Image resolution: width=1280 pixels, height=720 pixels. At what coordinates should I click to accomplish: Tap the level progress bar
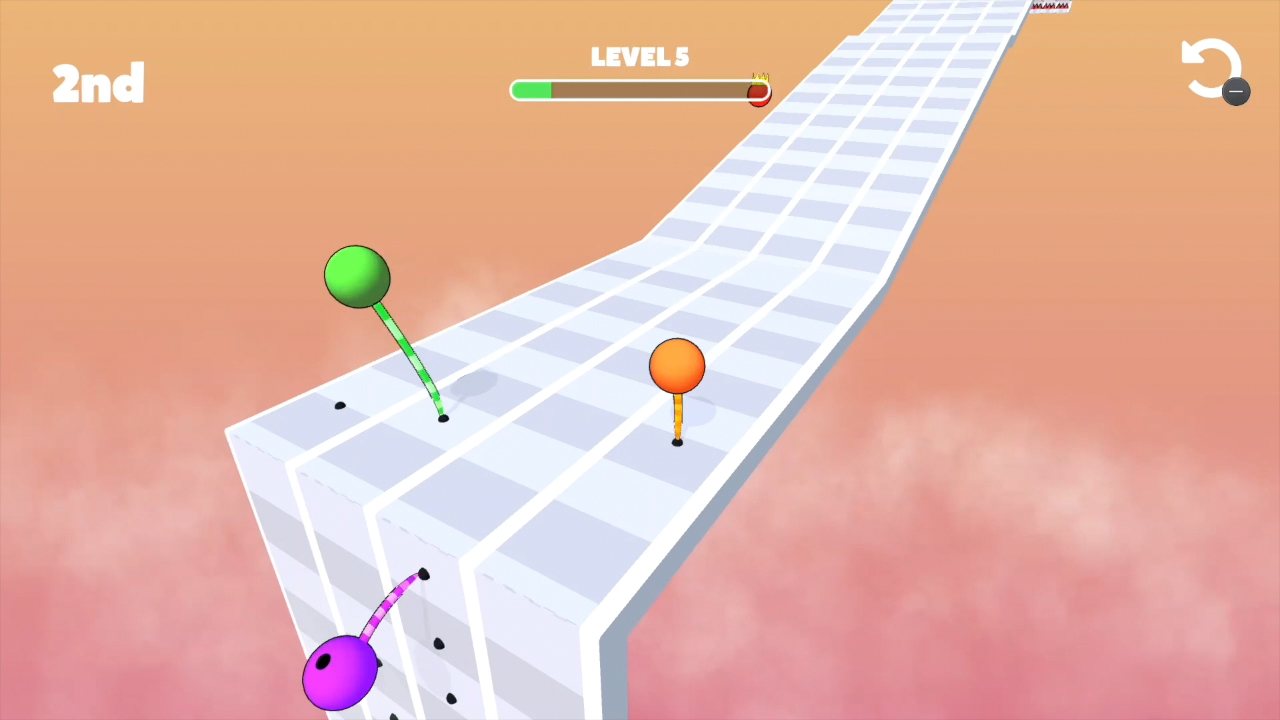click(x=640, y=91)
